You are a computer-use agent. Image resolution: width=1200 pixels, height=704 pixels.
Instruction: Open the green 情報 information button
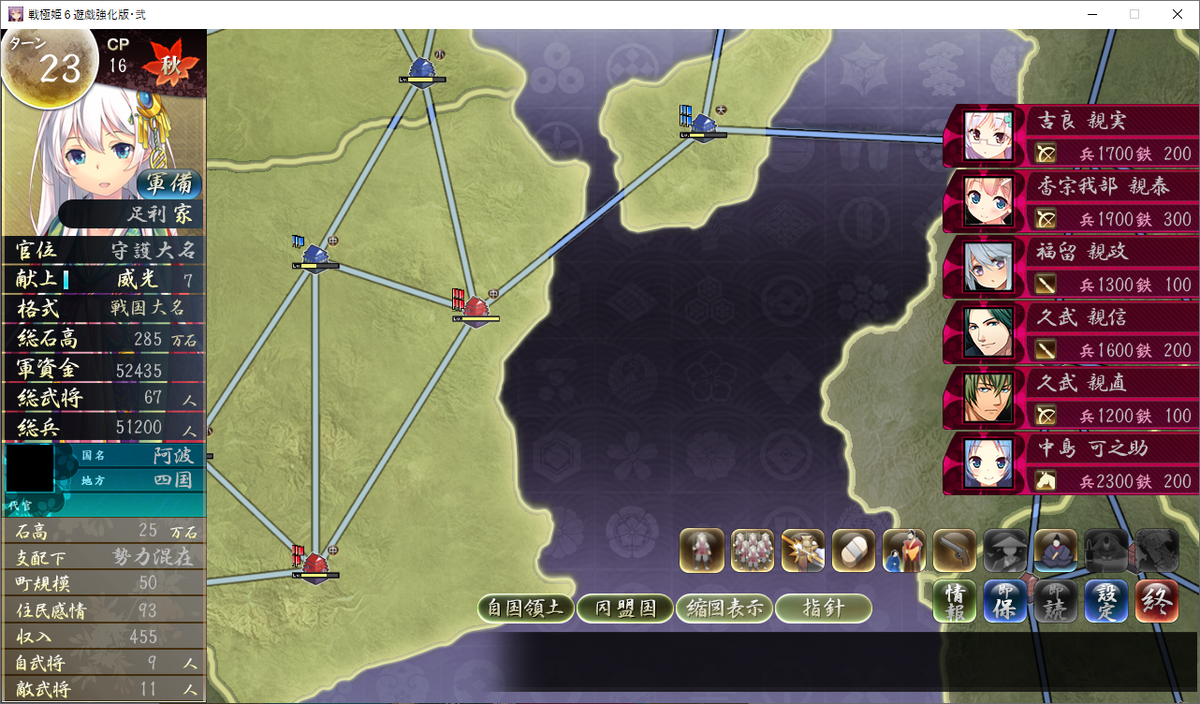(955, 602)
